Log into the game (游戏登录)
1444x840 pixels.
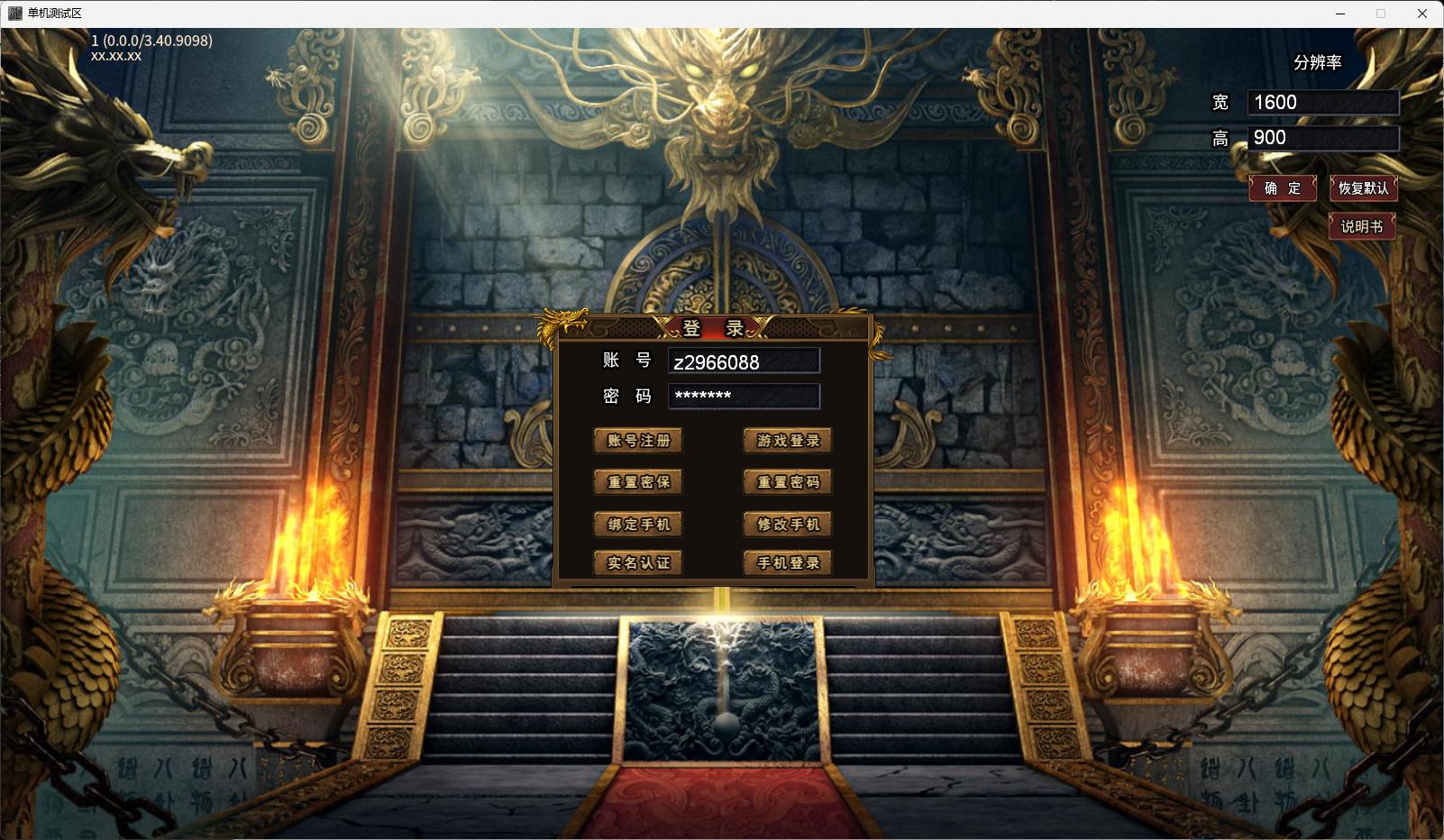788,441
